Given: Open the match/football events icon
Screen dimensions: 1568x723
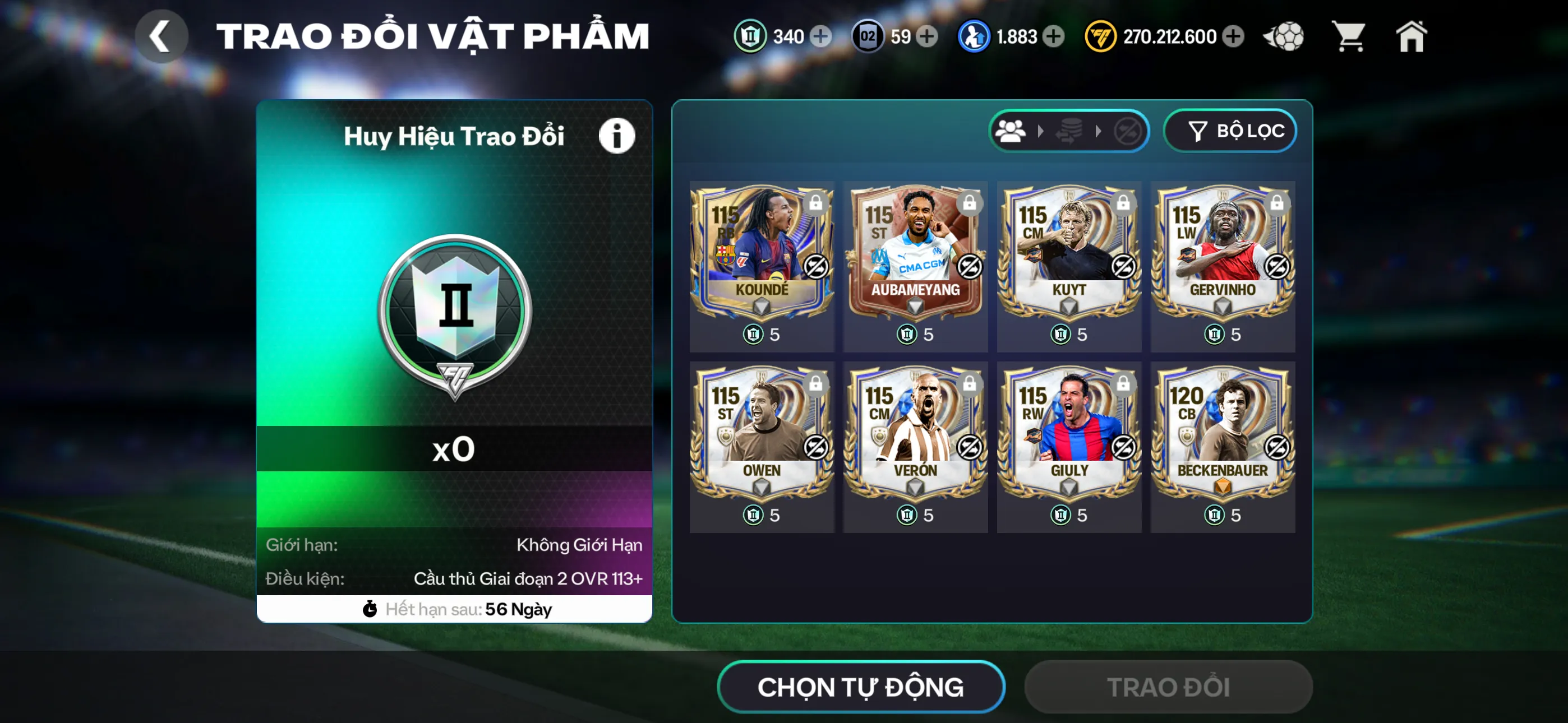Looking at the screenshot, I should [1284, 37].
